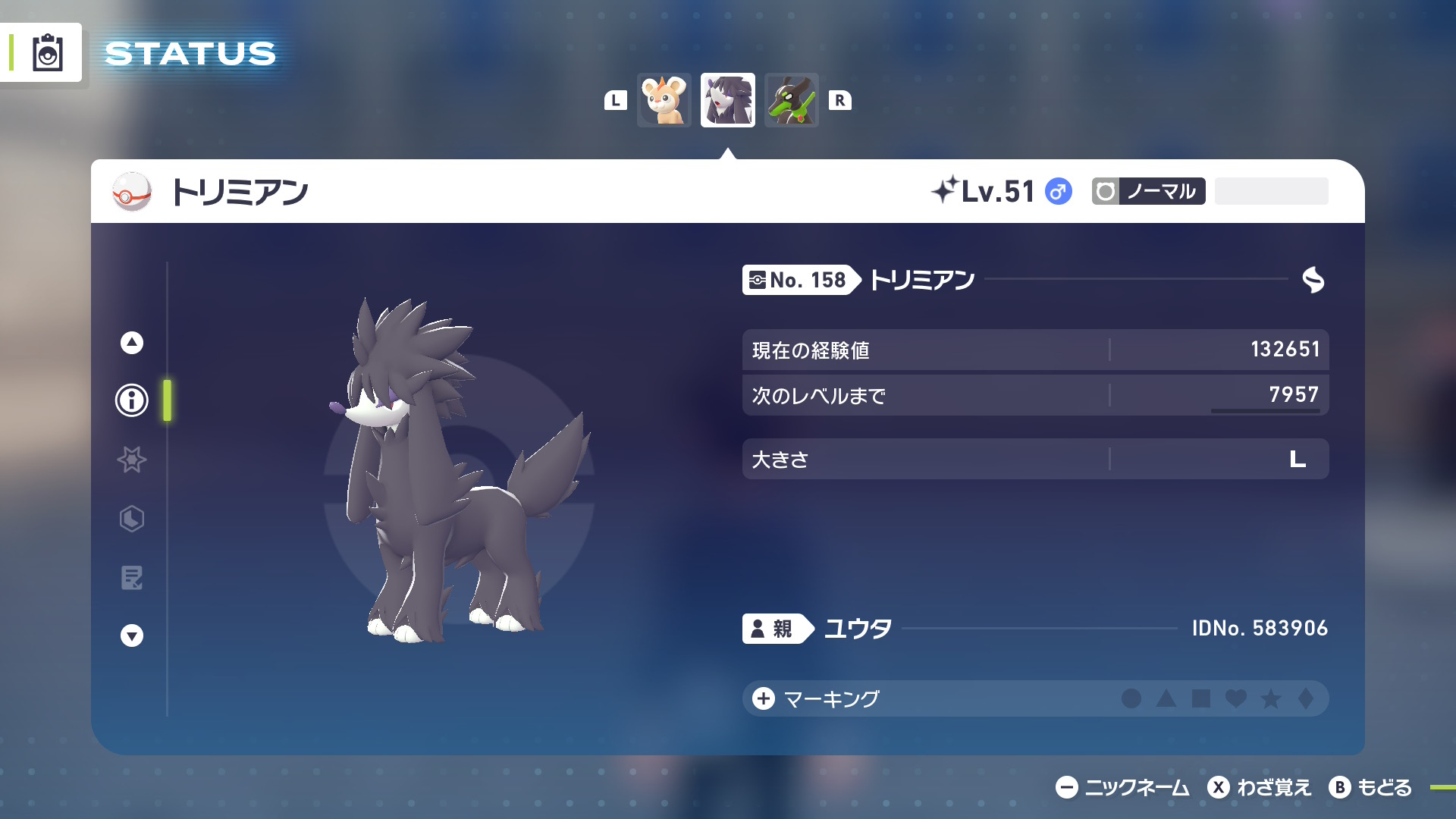Select the green Pokémon thumbnail on the right
1456x819 pixels.
(x=791, y=100)
